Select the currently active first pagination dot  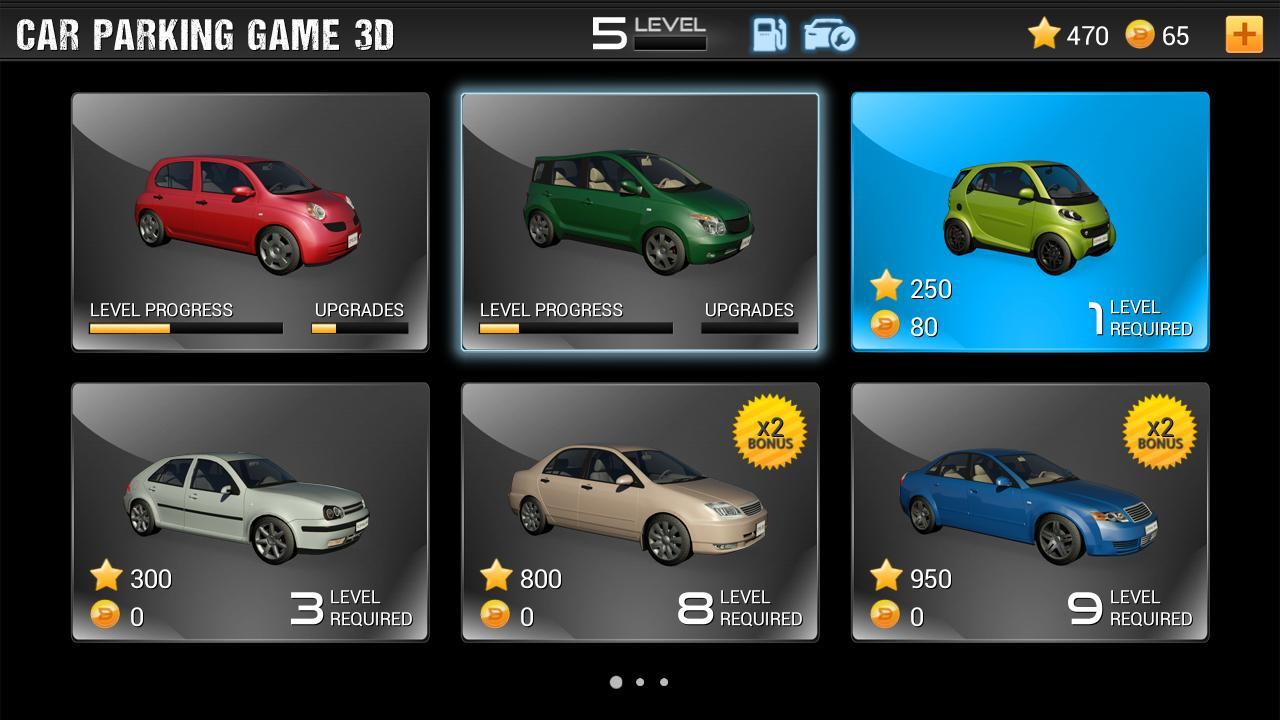(x=616, y=681)
